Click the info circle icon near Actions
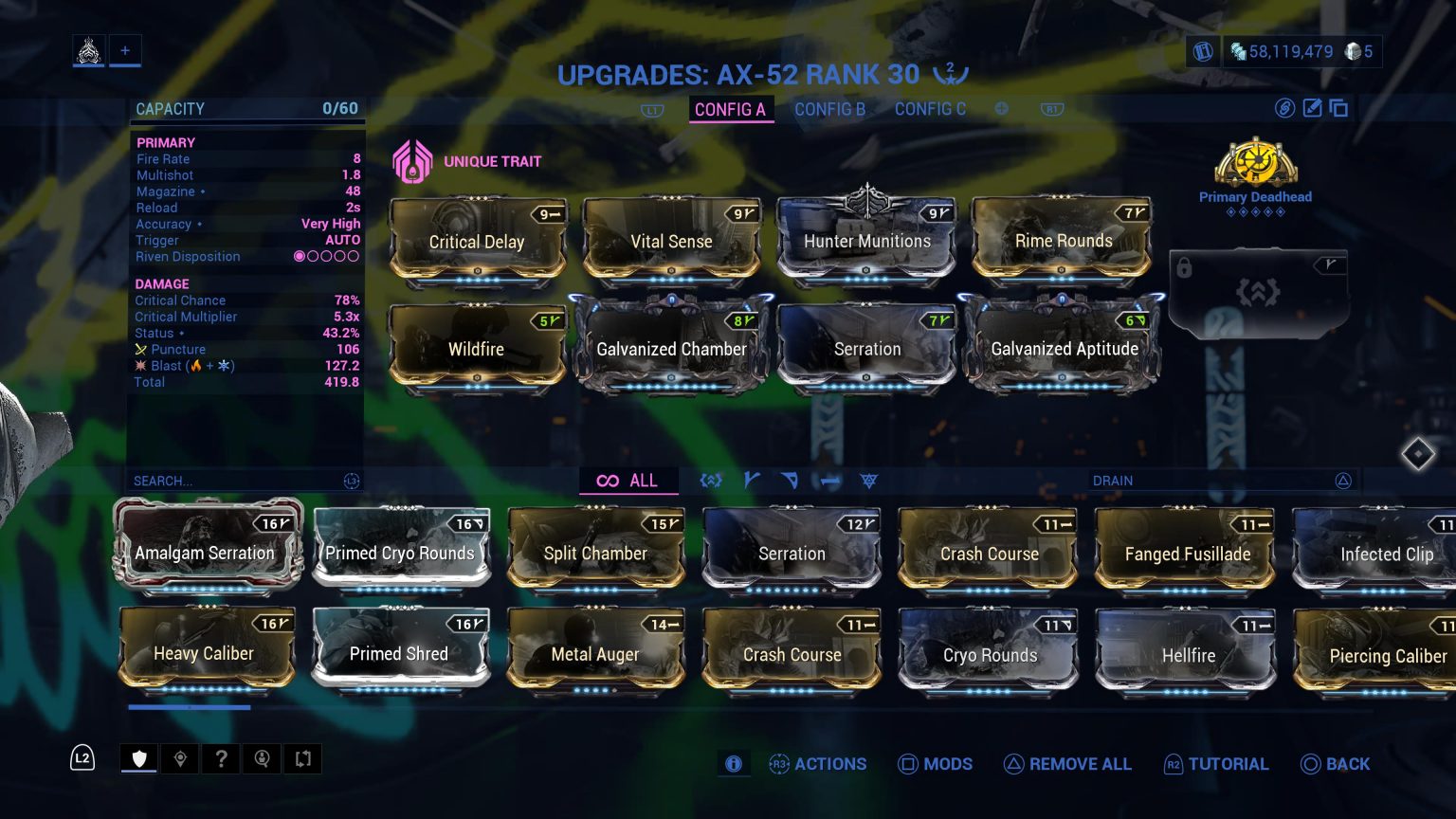Viewport: 1456px width, 819px height. tap(733, 763)
